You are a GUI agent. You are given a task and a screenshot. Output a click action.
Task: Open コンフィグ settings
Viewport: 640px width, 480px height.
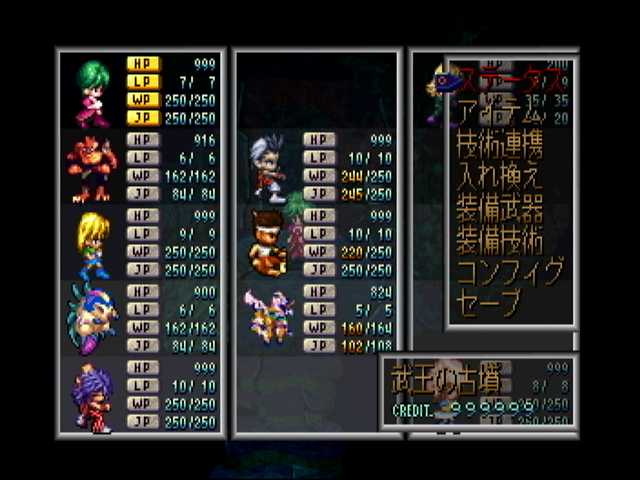[510, 273]
